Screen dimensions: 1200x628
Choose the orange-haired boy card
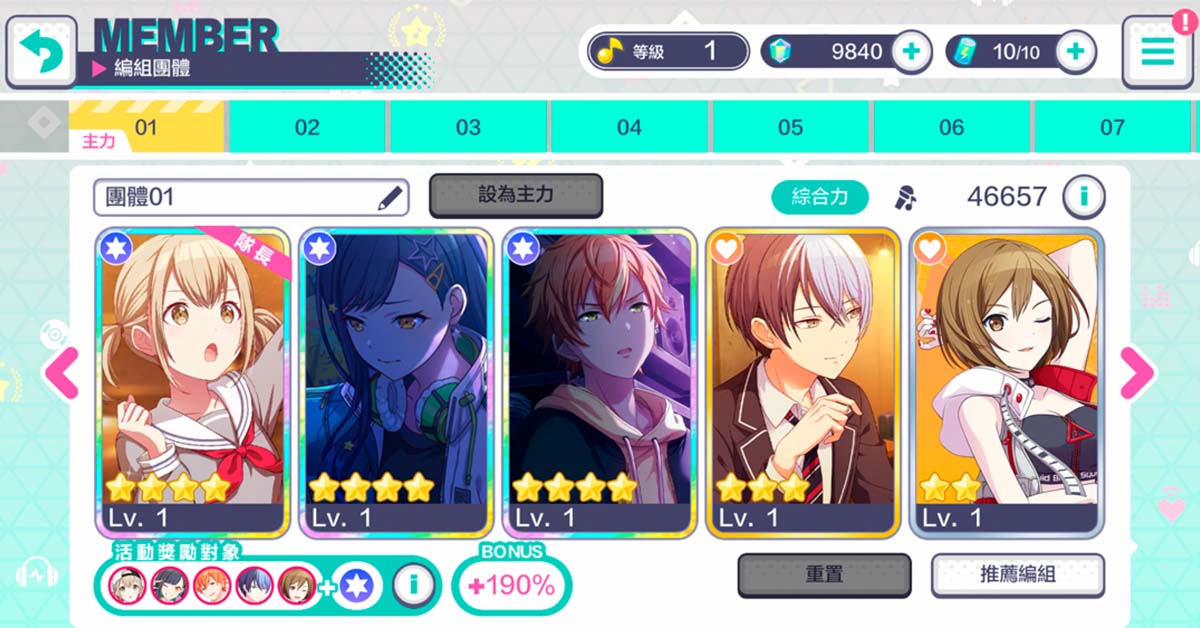[x=600, y=380]
